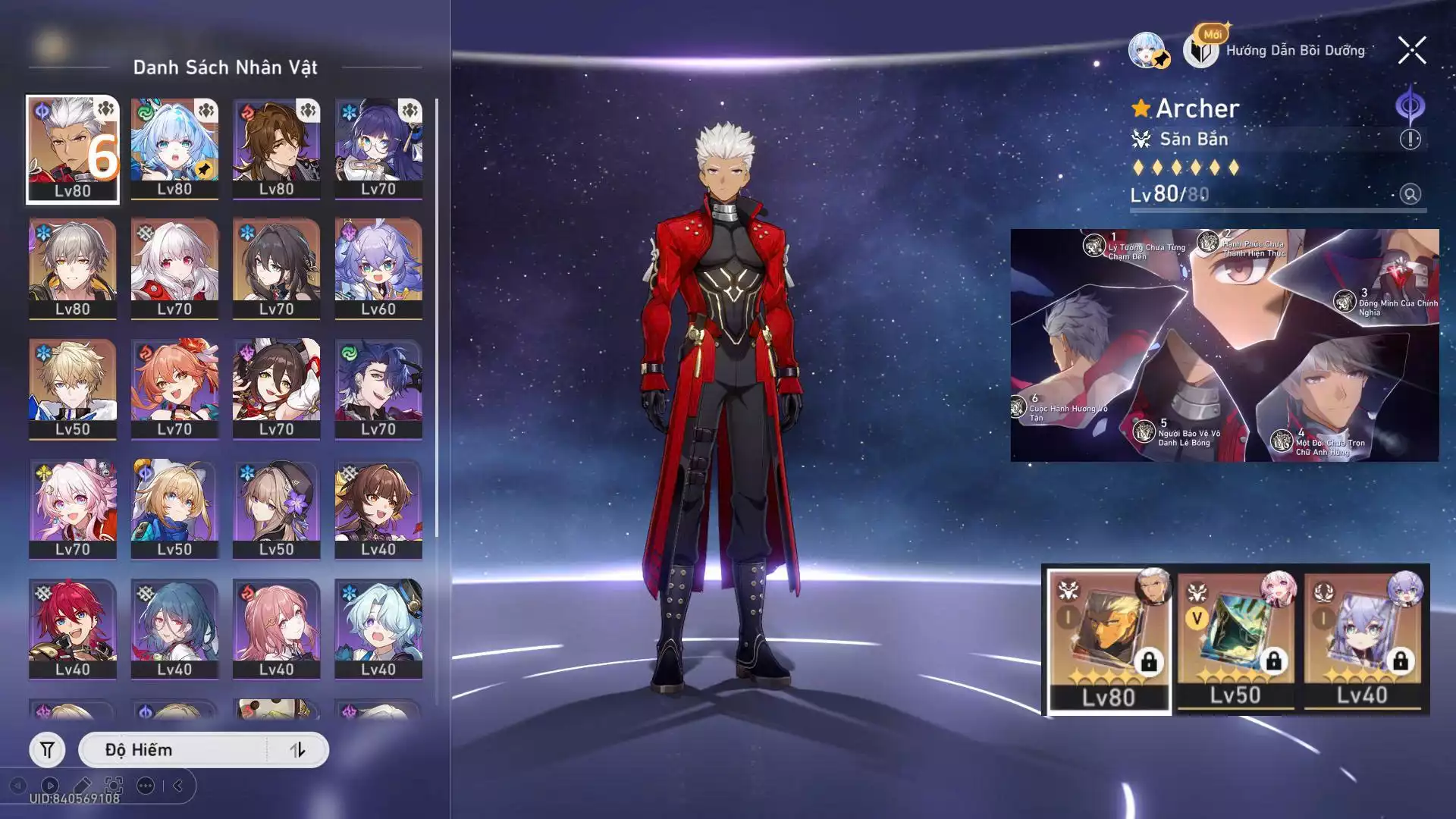Image resolution: width=1456 pixels, height=819 pixels.
Task: Select the Lv50 light cone card
Action: [1235, 642]
